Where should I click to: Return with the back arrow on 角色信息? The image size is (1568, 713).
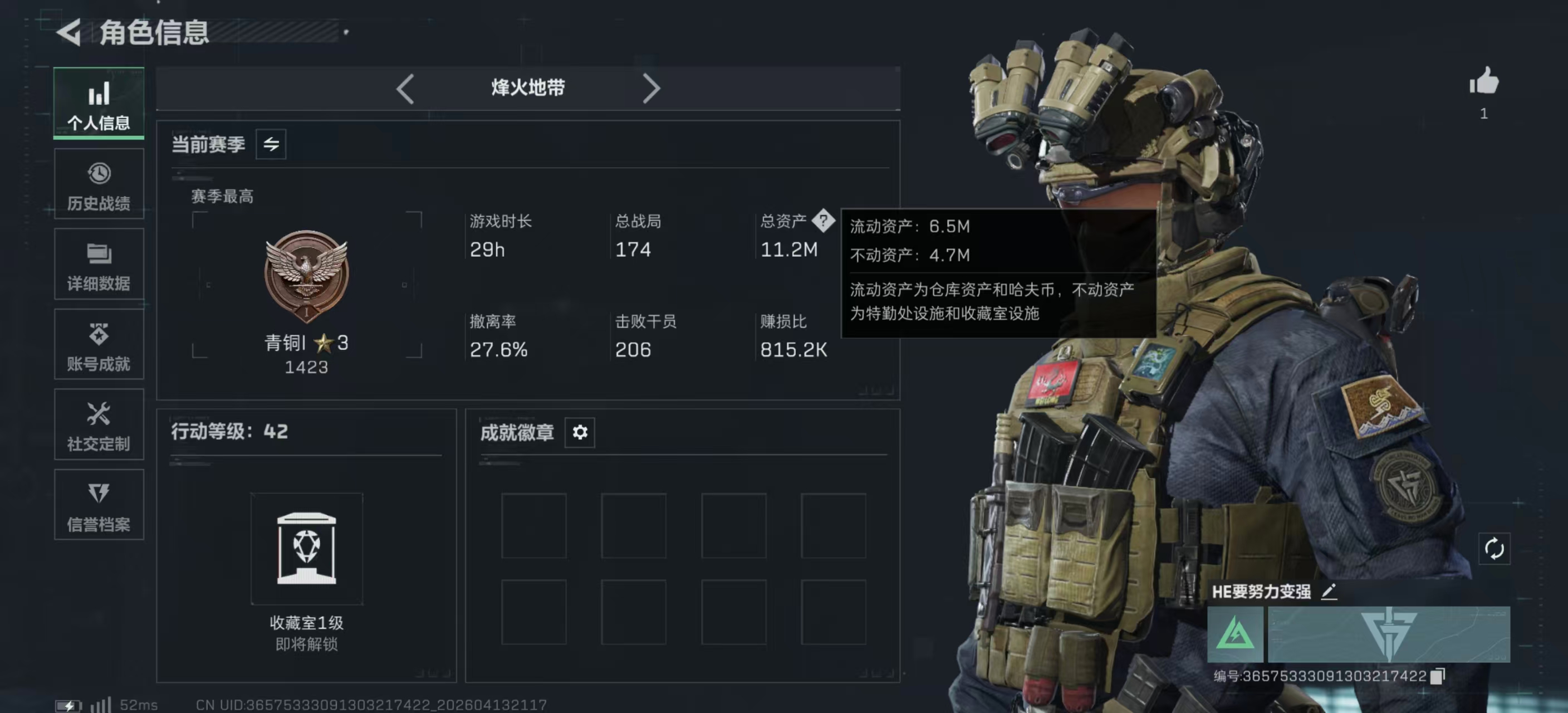coord(69,33)
